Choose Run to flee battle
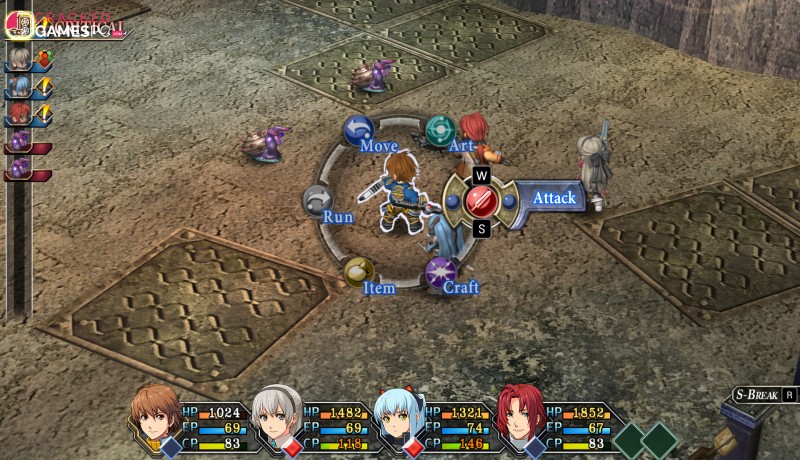Screen dimensions: 800x460 point(318,200)
